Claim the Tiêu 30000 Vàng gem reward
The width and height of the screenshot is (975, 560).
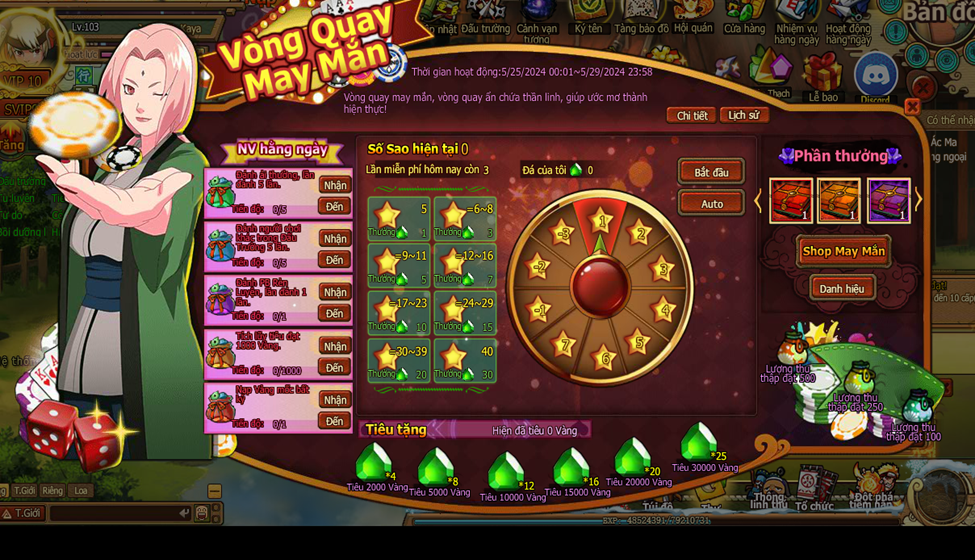click(x=699, y=442)
